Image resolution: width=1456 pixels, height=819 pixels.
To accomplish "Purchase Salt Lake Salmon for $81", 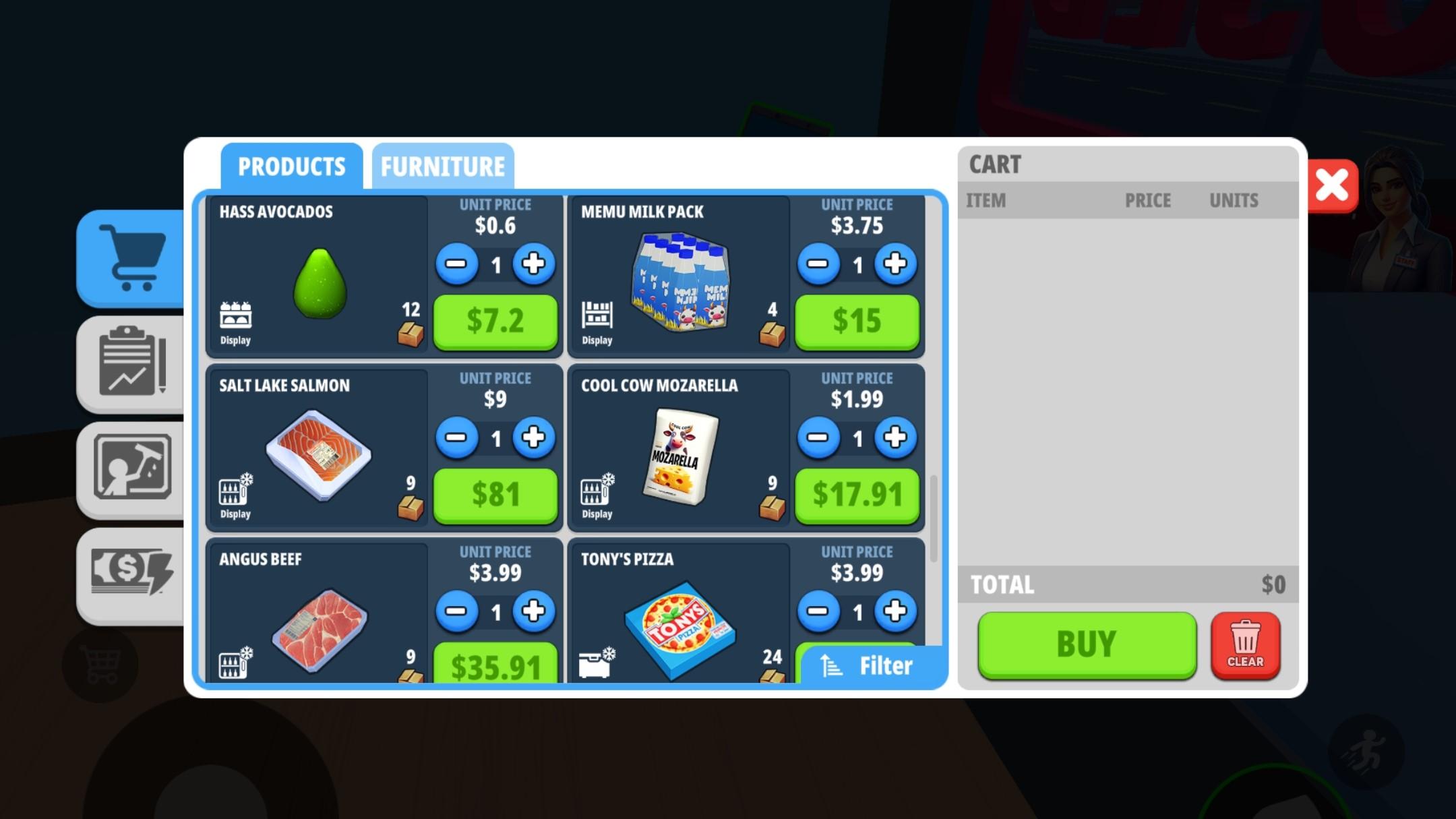I will (495, 494).
